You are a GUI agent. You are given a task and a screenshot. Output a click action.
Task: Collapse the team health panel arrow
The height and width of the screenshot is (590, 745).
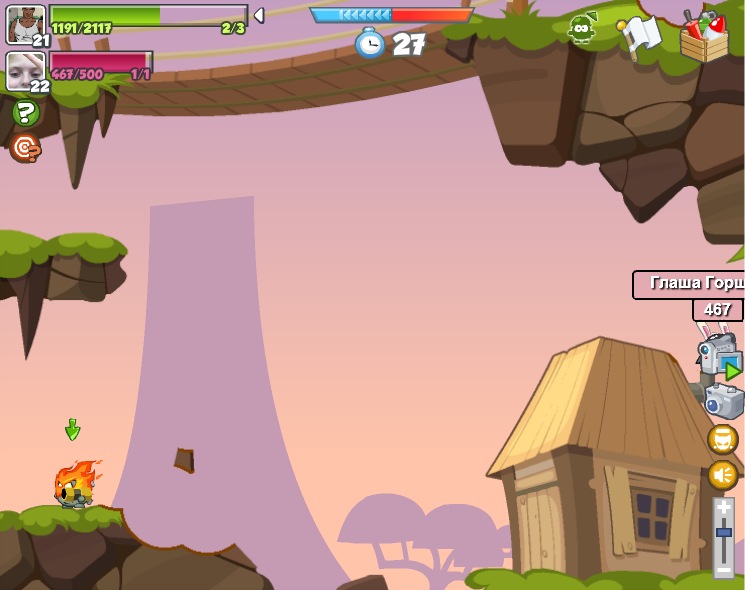[259, 15]
